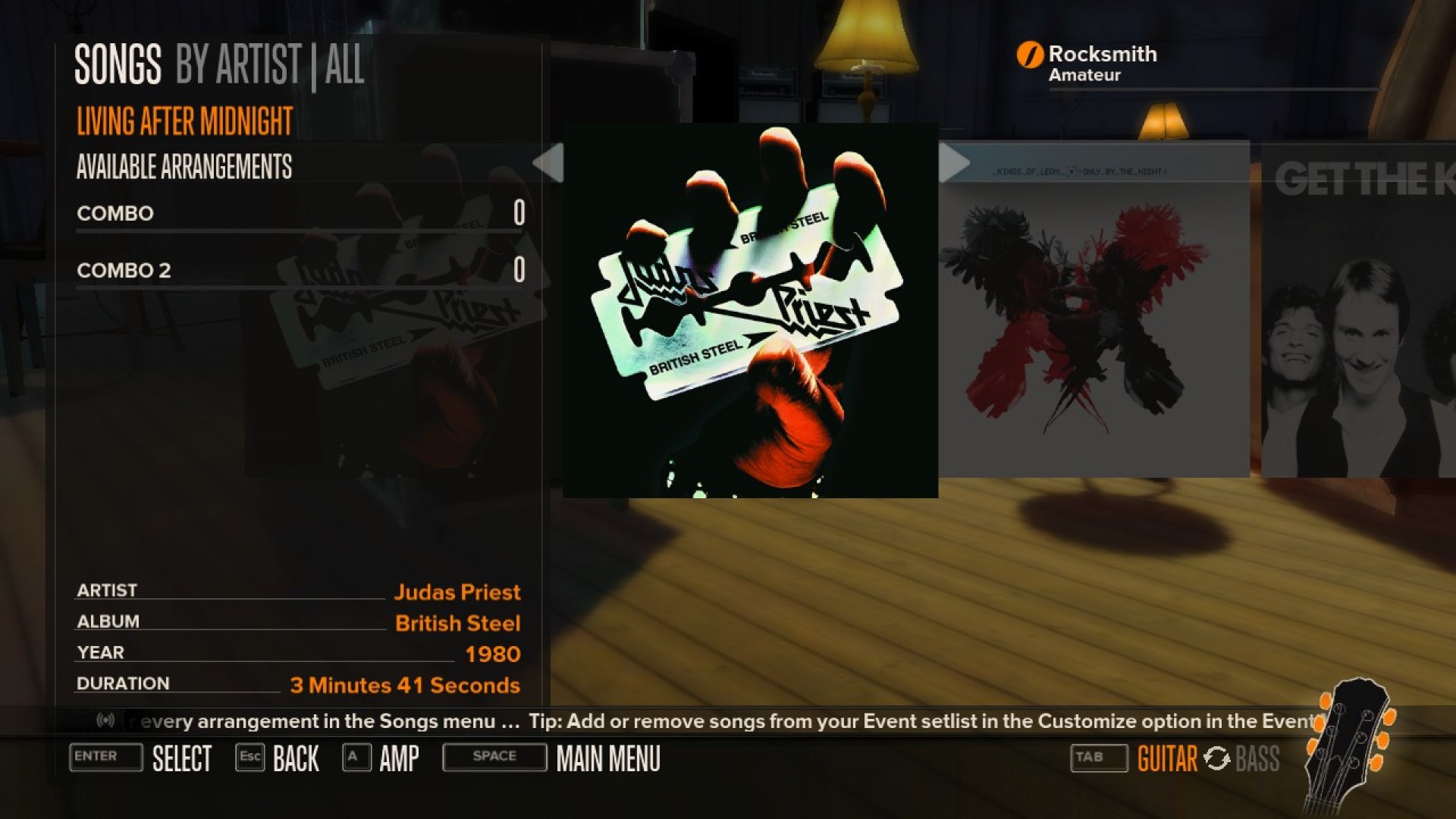Click the TAB key icon near Guitar/Bass
Image resolution: width=1456 pixels, height=819 pixels.
[x=1098, y=757]
